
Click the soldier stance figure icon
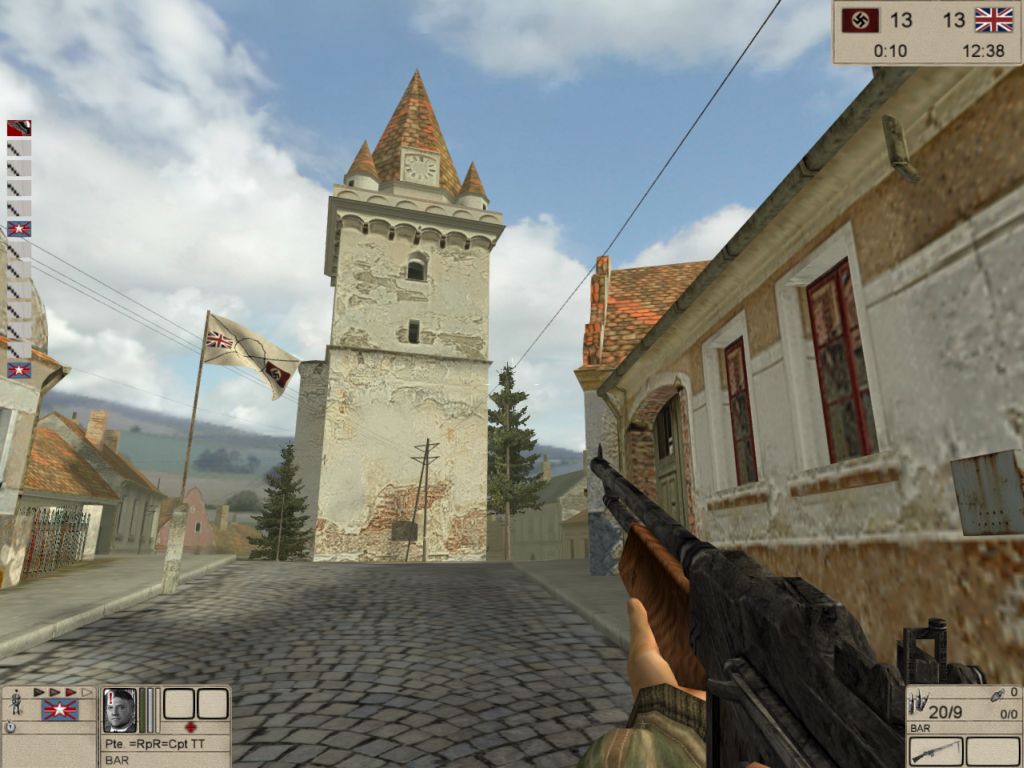[15, 704]
